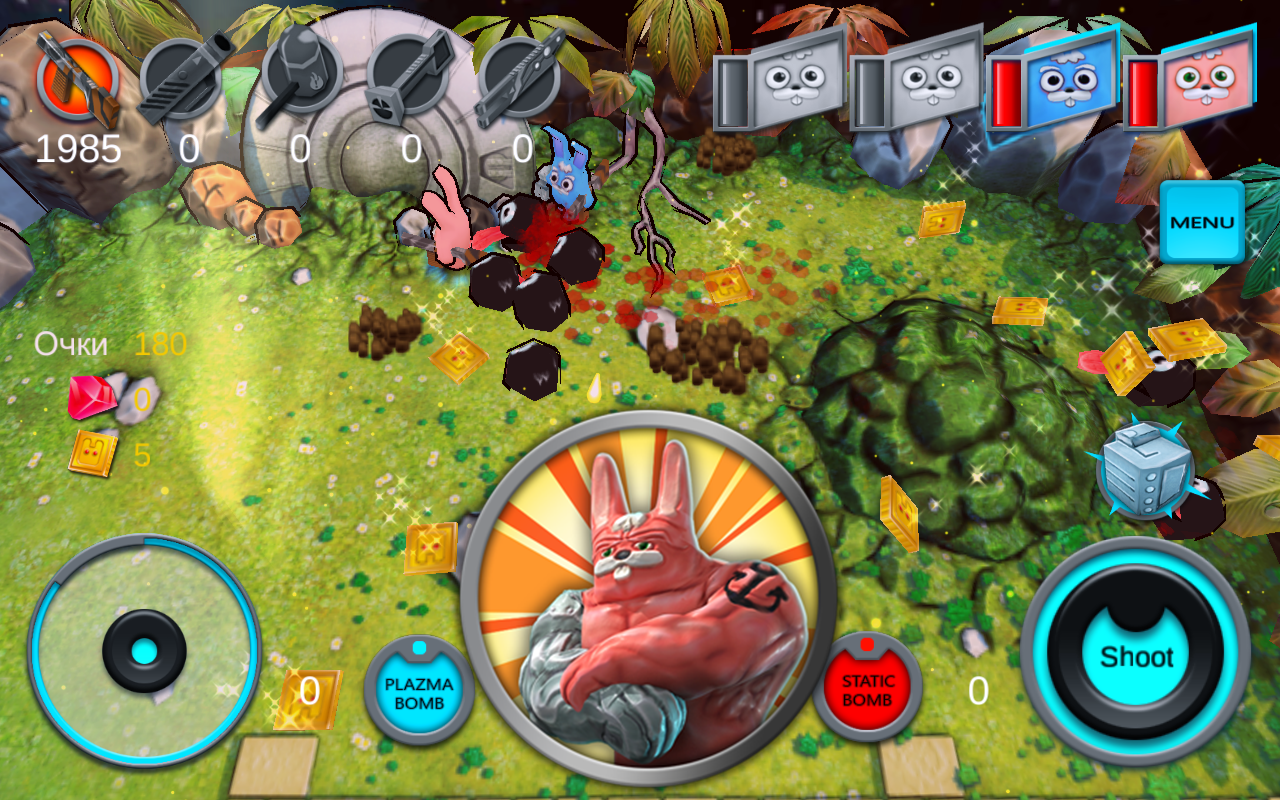Trigger the red Static Bomb

click(x=867, y=688)
